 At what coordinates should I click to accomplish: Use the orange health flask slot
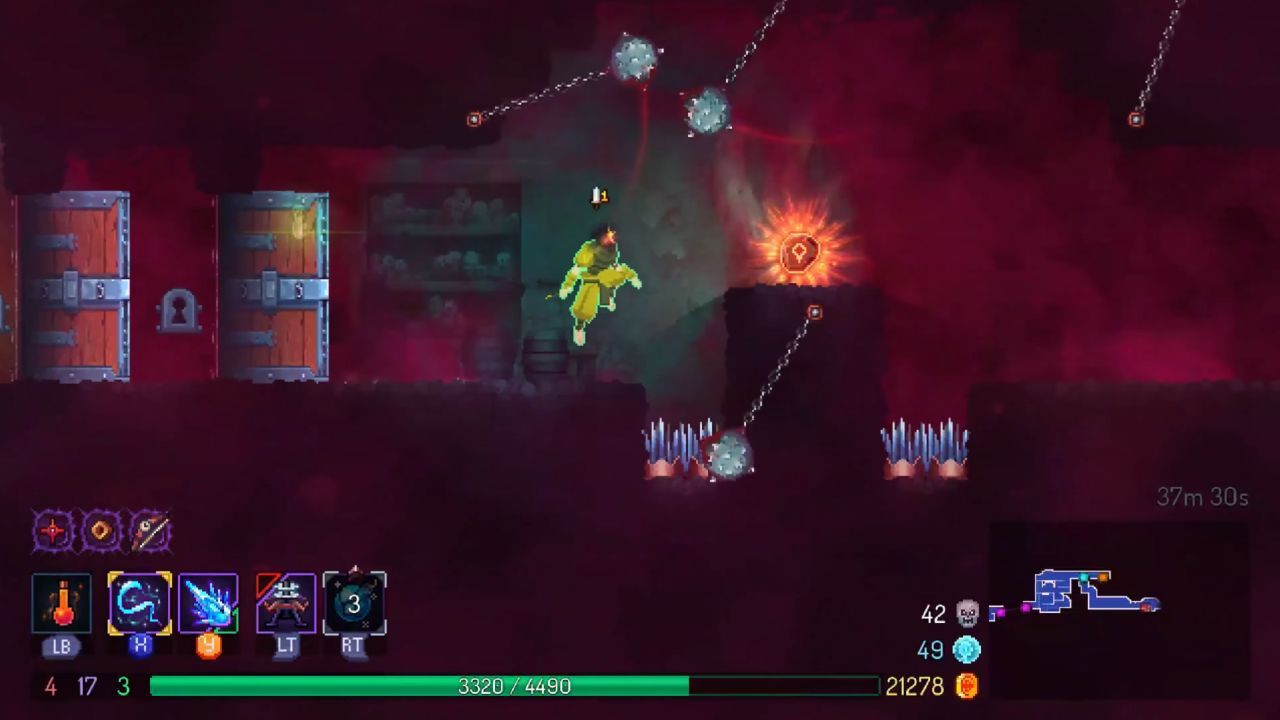coord(61,603)
